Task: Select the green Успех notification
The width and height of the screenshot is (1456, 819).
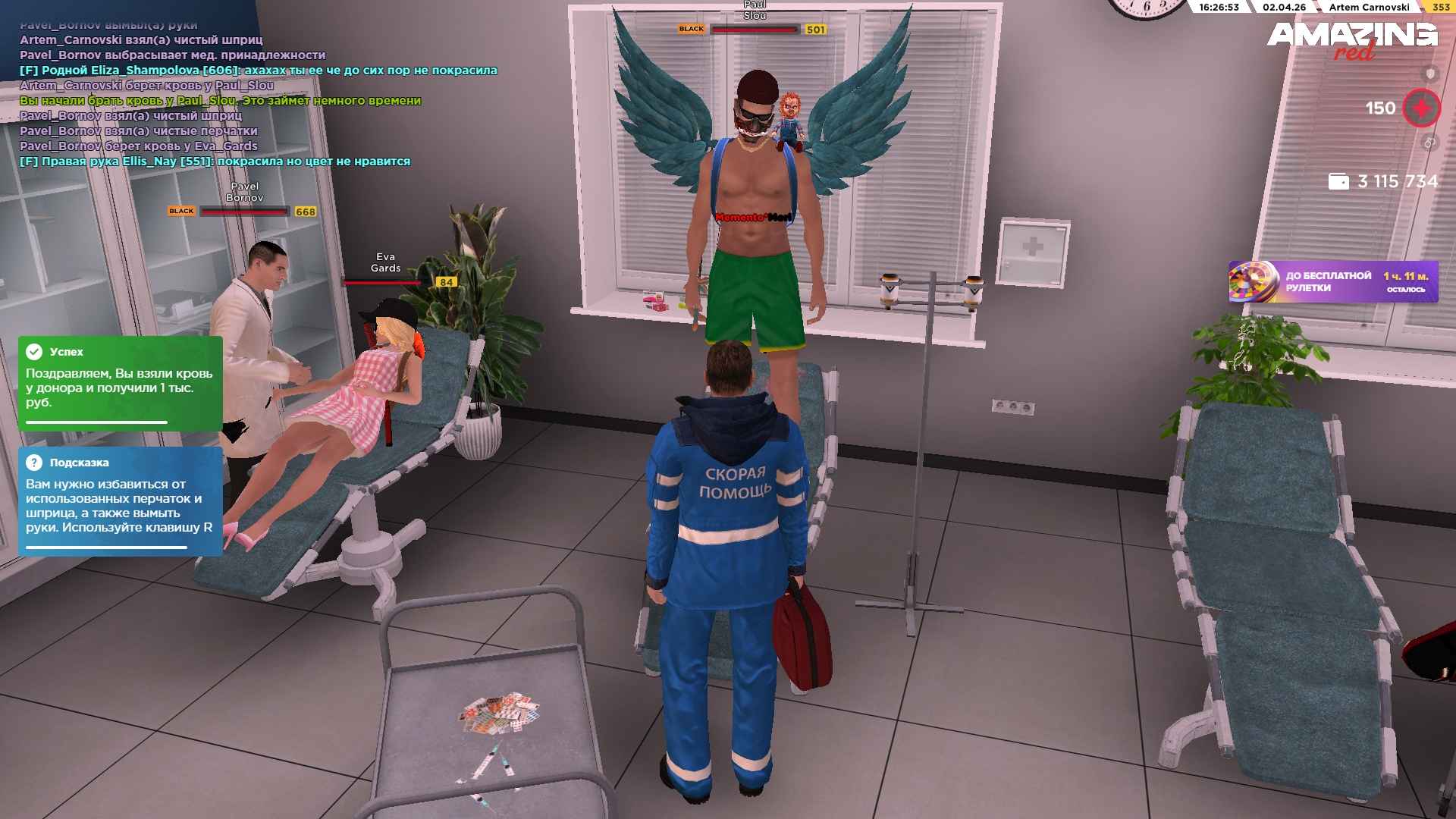Action: tap(120, 383)
